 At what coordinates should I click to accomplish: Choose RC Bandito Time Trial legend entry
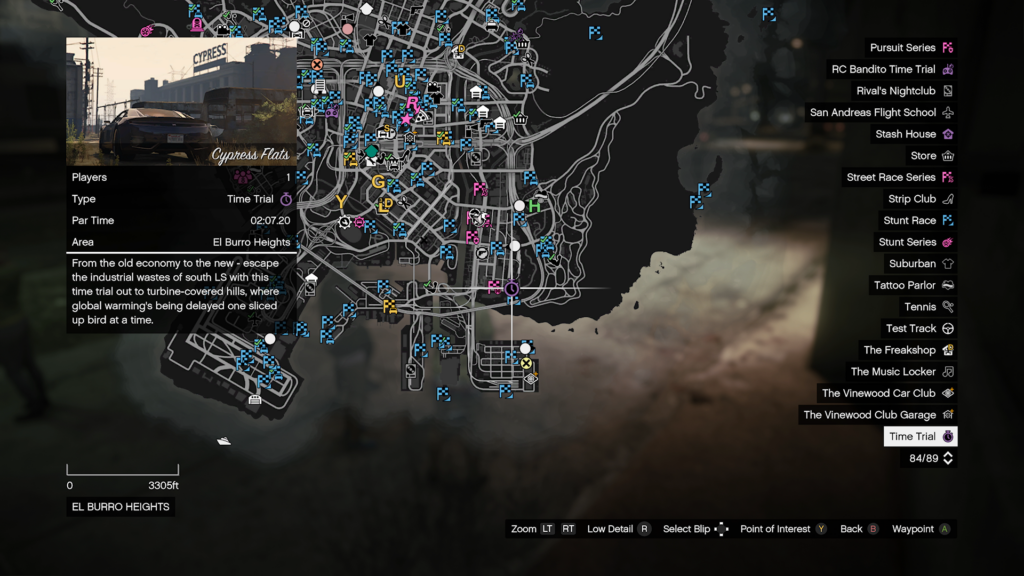883,70
